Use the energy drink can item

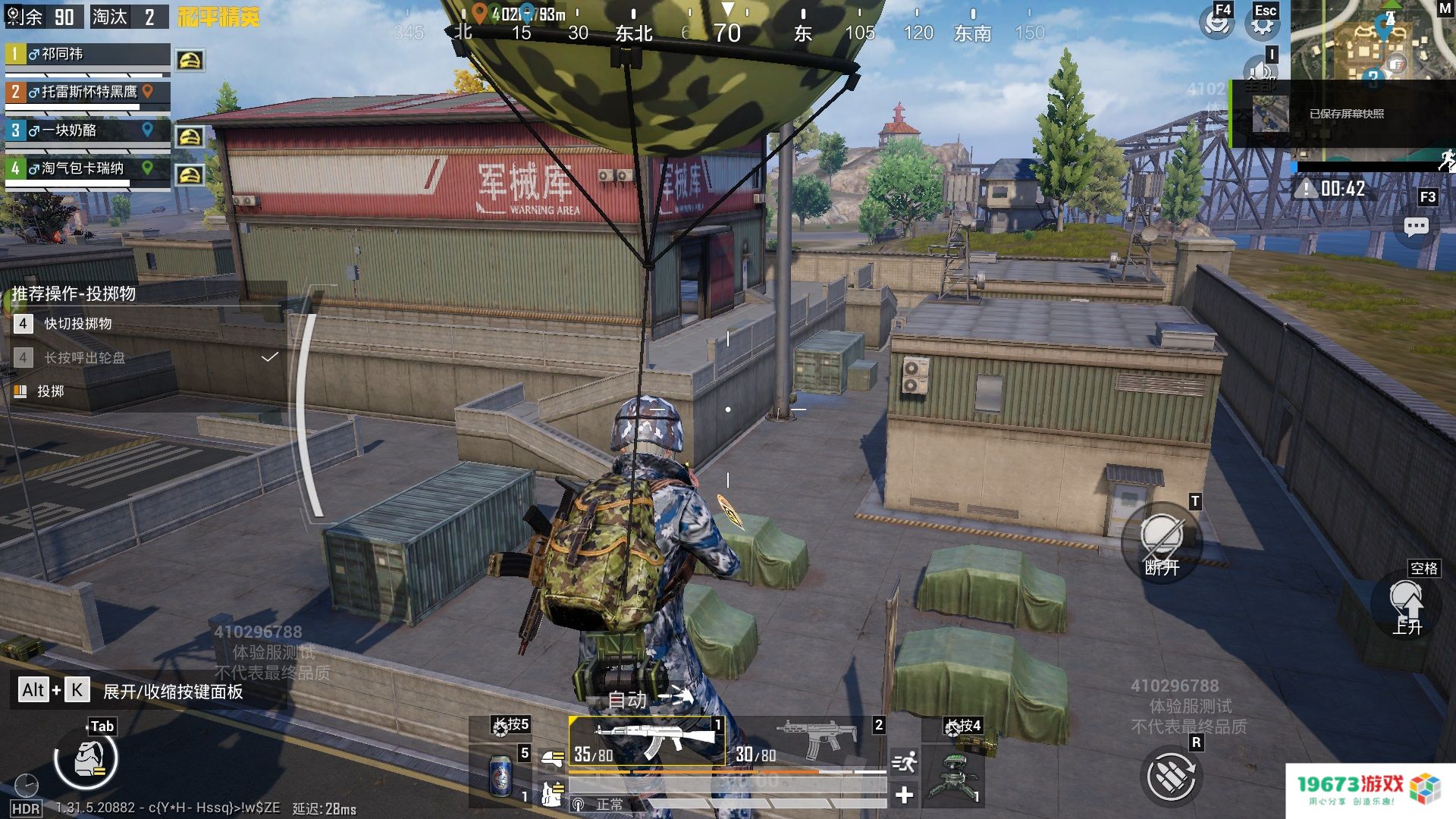click(x=500, y=775)
